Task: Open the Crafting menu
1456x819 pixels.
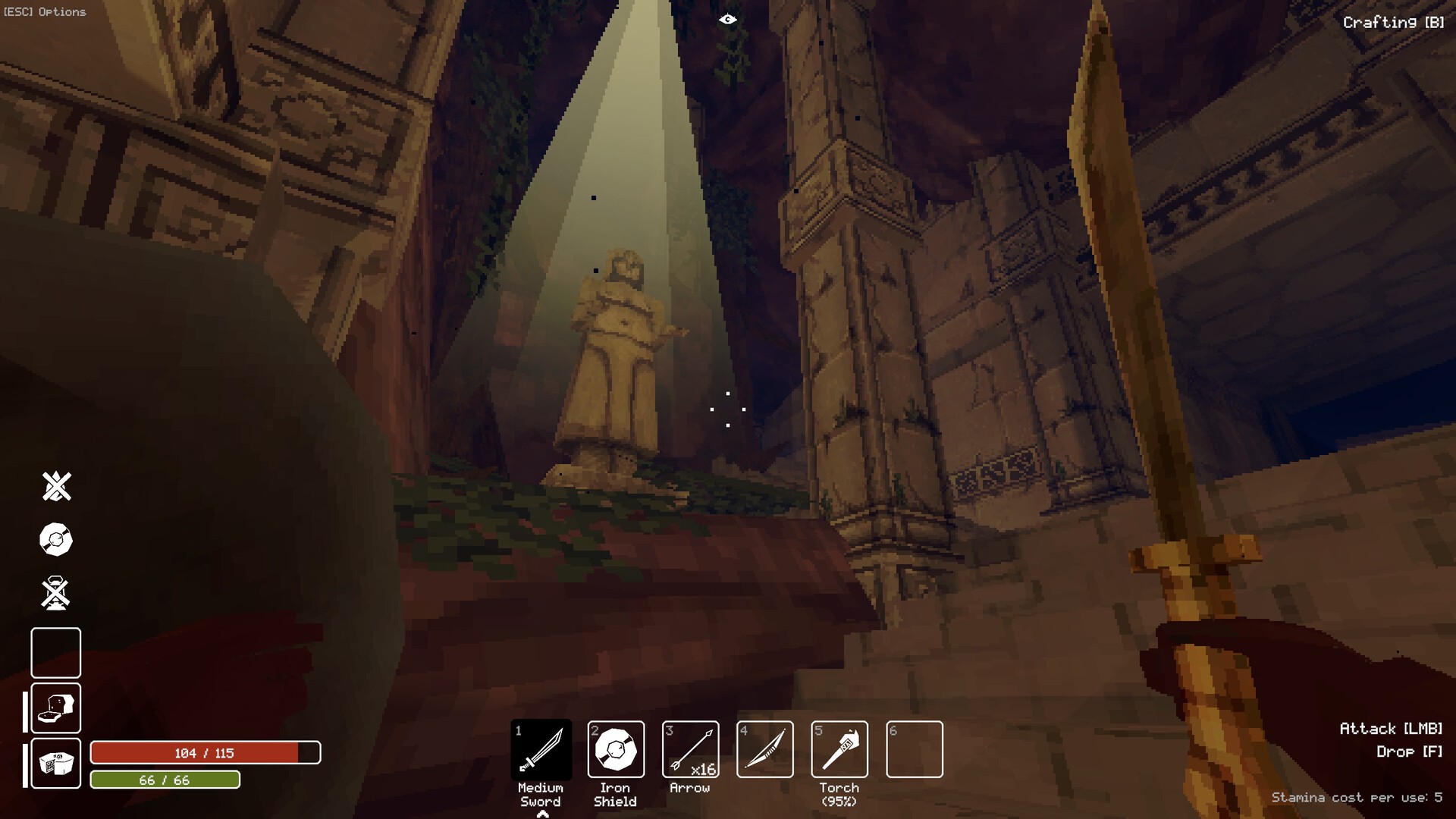Action: pyautogui.click(x=1393, y=23)
